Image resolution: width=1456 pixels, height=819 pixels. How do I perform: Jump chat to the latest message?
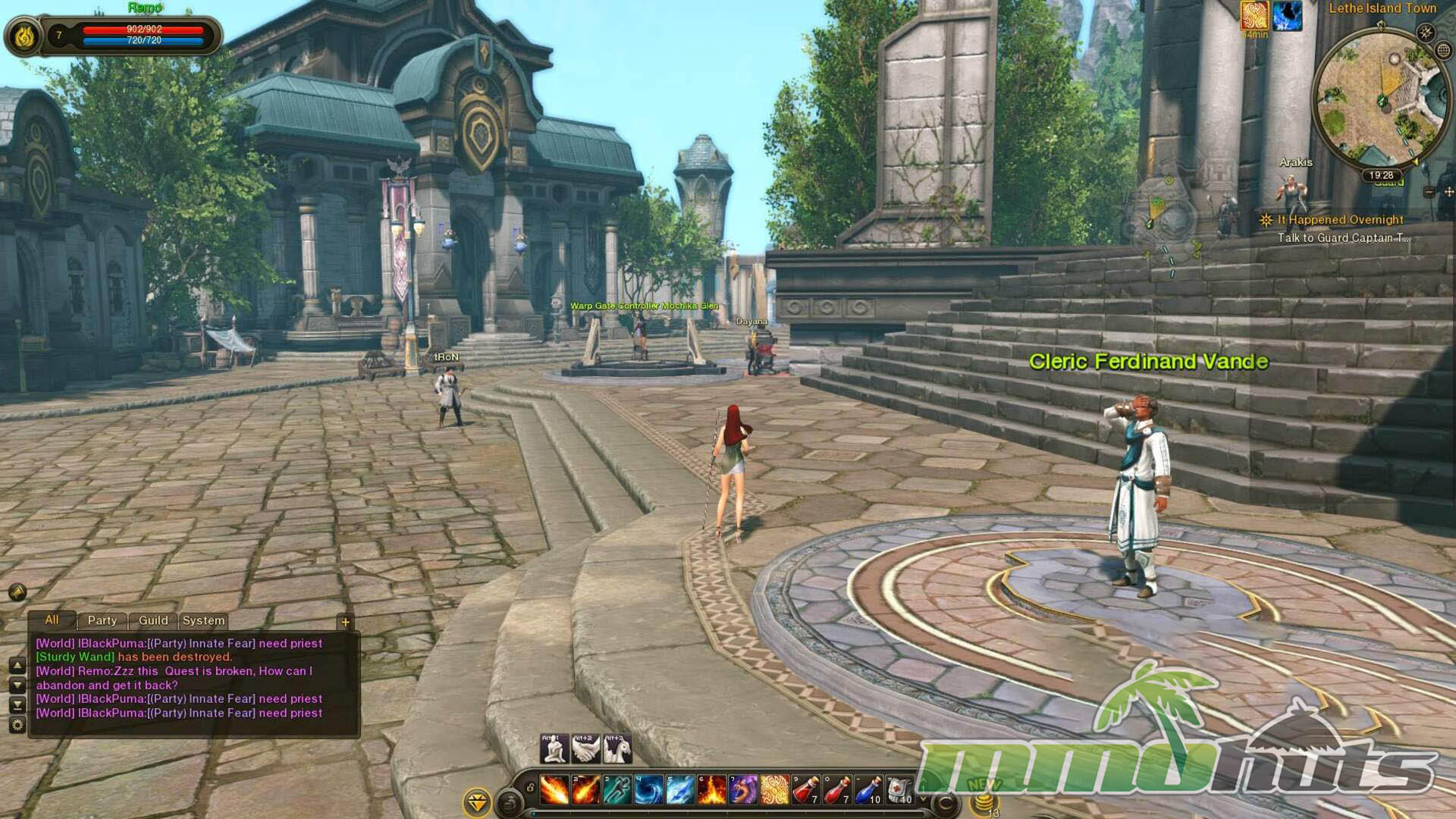point(17,705)
